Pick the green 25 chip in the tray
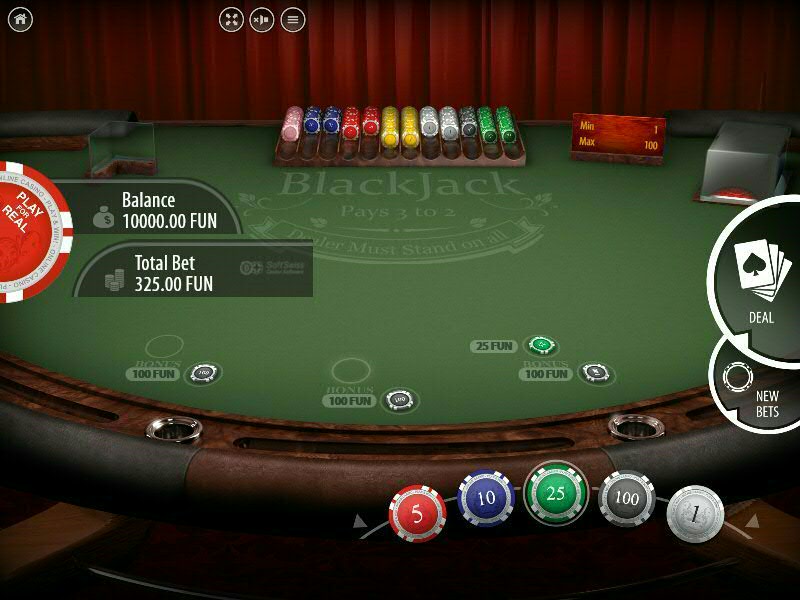800x600 pixels. click(x=555, y=493)
